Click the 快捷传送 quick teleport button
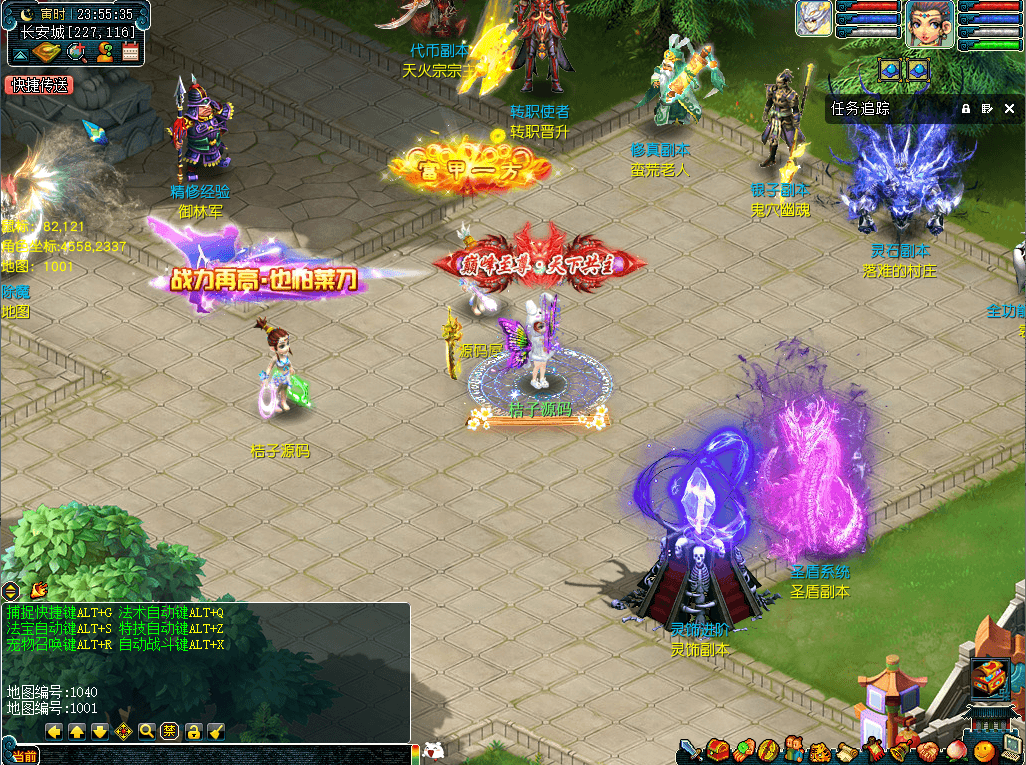This screenshot has width=1026, height=765. tap(39, 86)
